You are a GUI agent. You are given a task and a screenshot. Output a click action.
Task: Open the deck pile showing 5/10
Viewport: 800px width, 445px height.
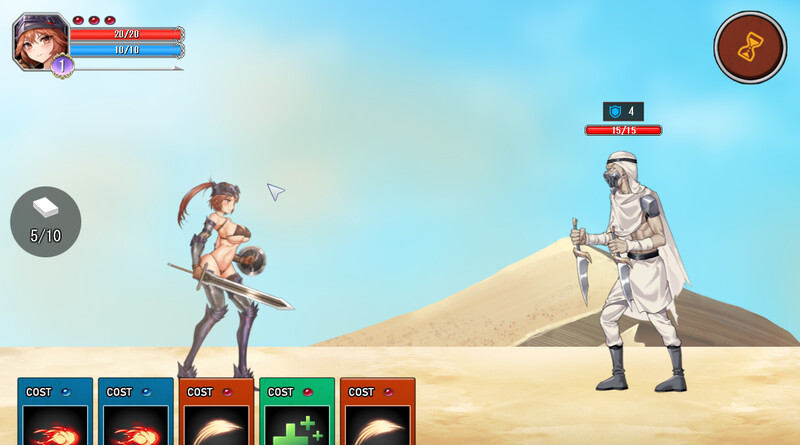[46, 221]
